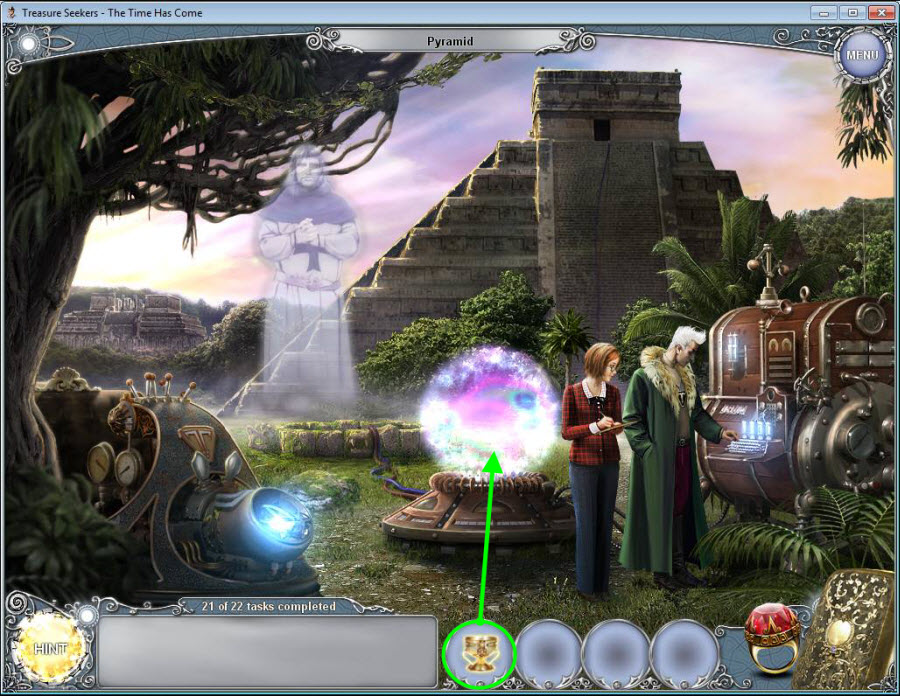This screenshot has height=696, width=900.
Task: Close the game window
Action: (879, 12)
